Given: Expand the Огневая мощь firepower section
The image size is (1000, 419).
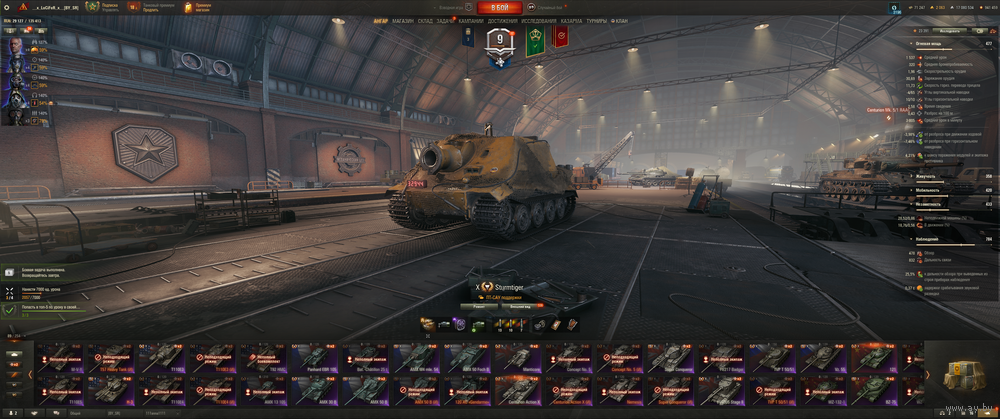Looking at the screenshot, I should pyautogui.click(x=932, y=44).
